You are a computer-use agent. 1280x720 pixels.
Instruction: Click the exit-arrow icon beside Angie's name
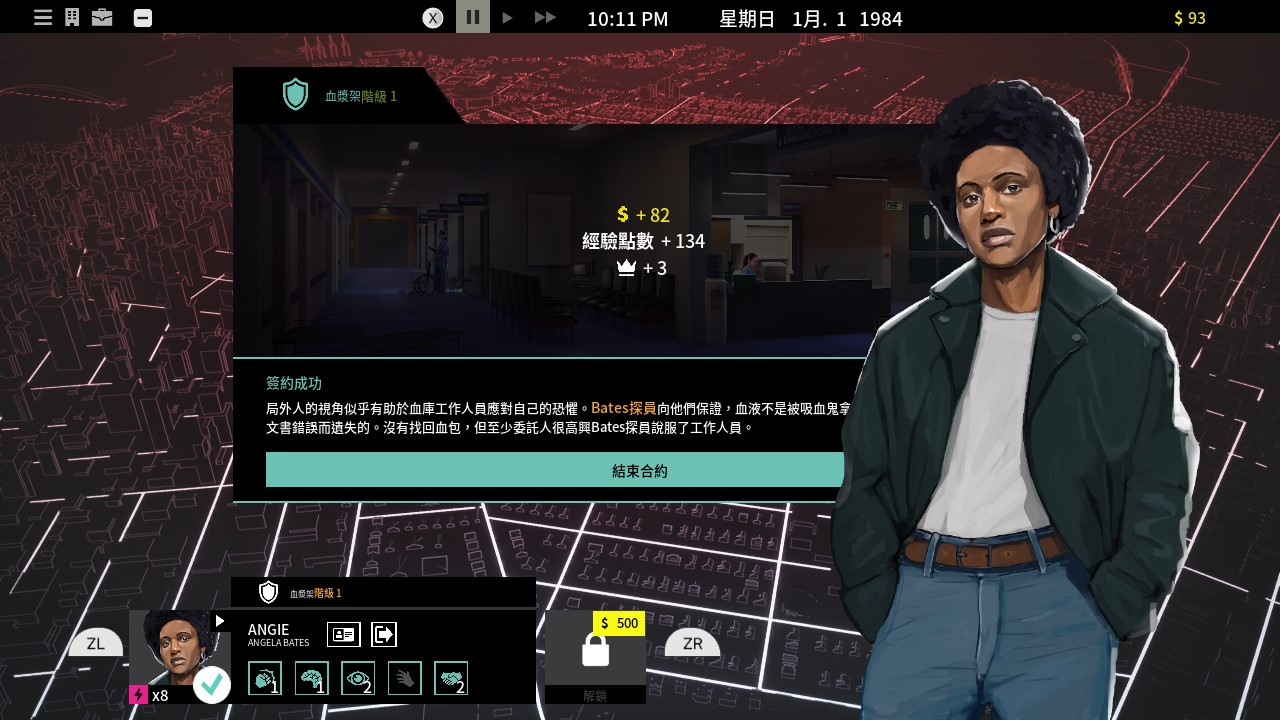pos(384,634)
